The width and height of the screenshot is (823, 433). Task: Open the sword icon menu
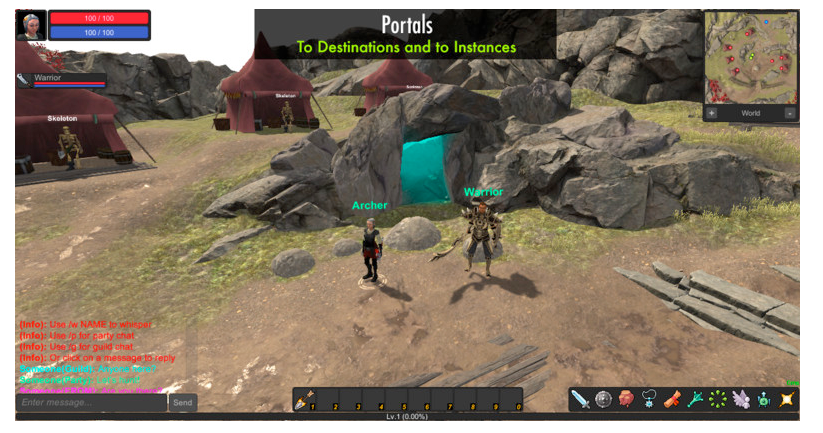581,400
